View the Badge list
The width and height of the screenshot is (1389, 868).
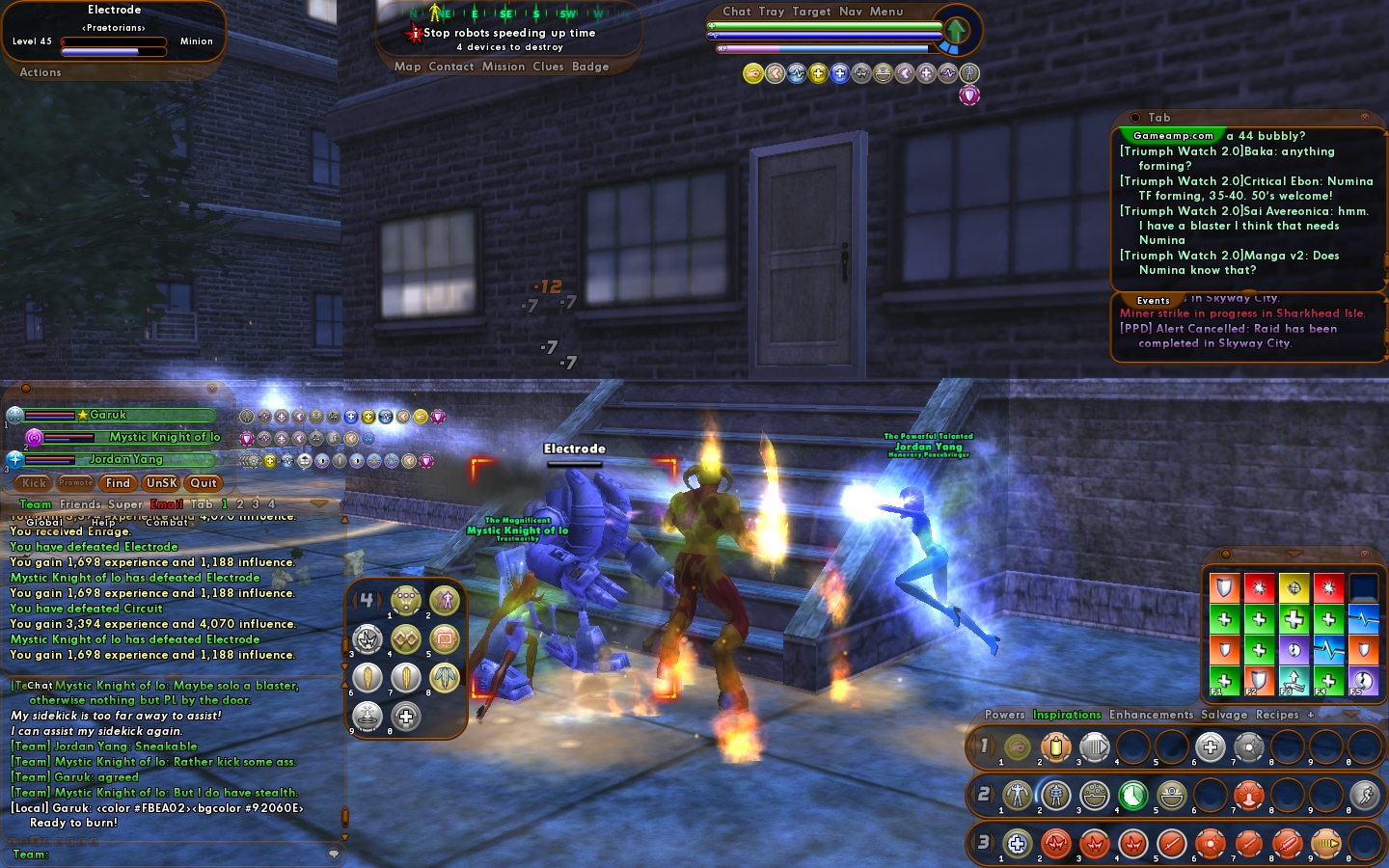point(590,67)
